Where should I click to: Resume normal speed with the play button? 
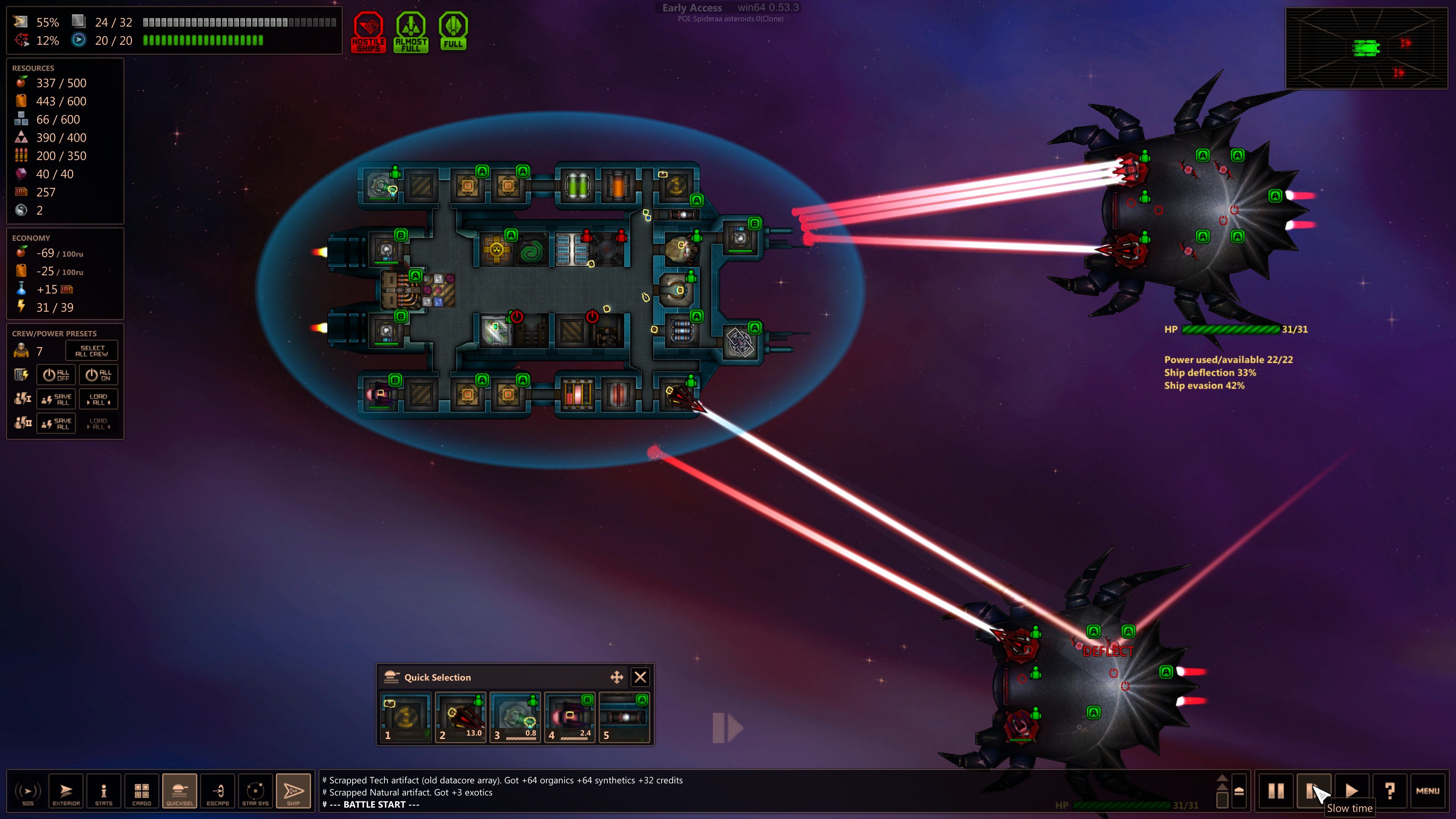pos(1351,791)
